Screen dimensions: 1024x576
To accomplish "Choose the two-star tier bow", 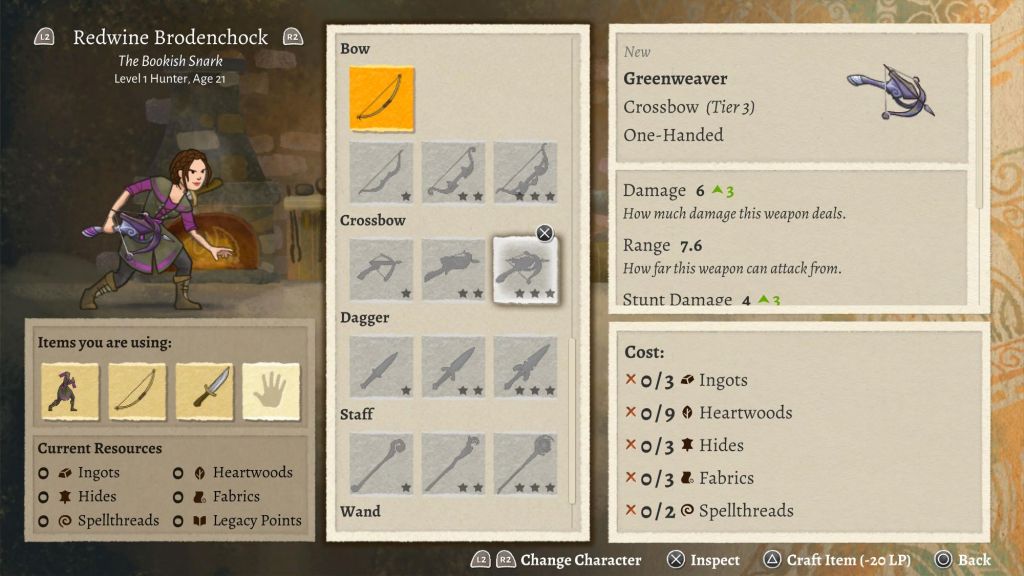I will tap(453, 172).
